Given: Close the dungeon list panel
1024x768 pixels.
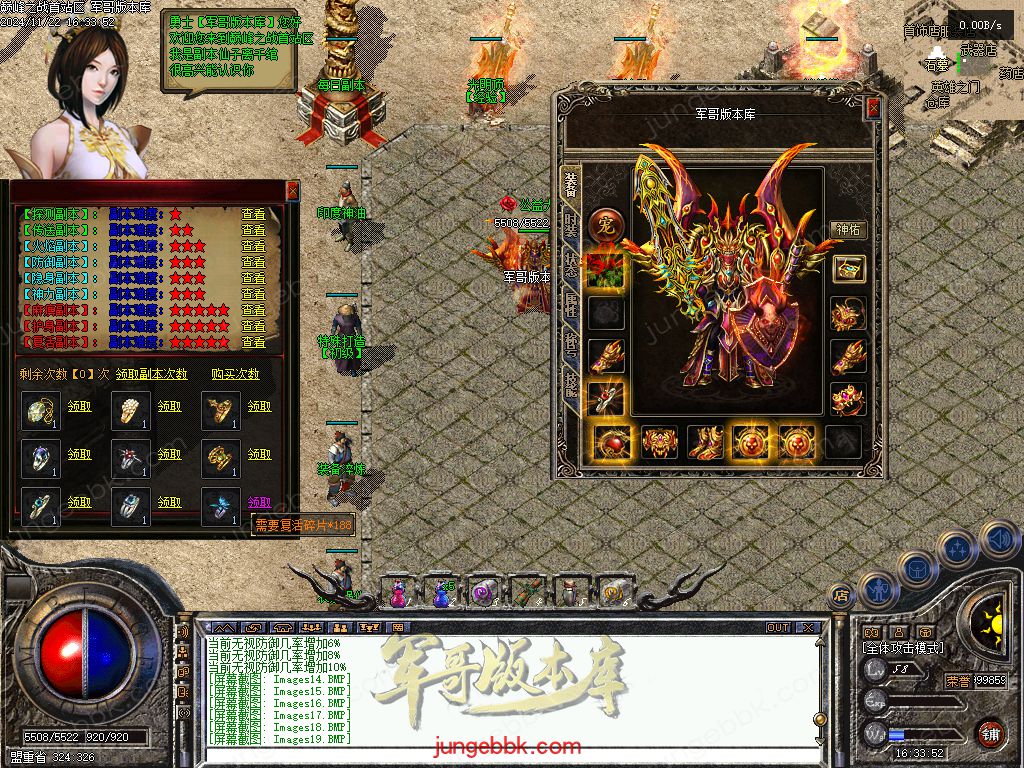Looking at the screenshot, I should pos(292,190).
